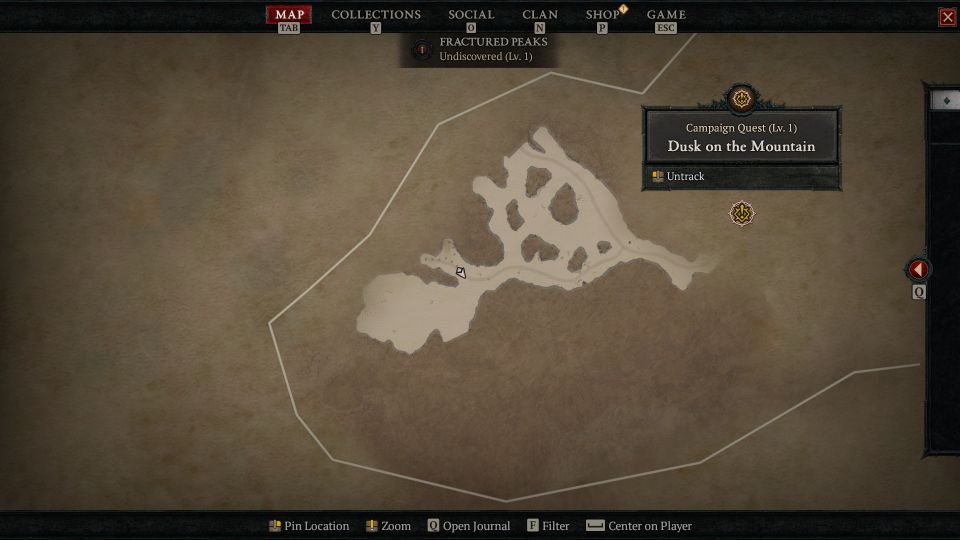960x540 pixels.
Task: Click the gold campaign quest marker on map
Action: [x=741, y=213]
